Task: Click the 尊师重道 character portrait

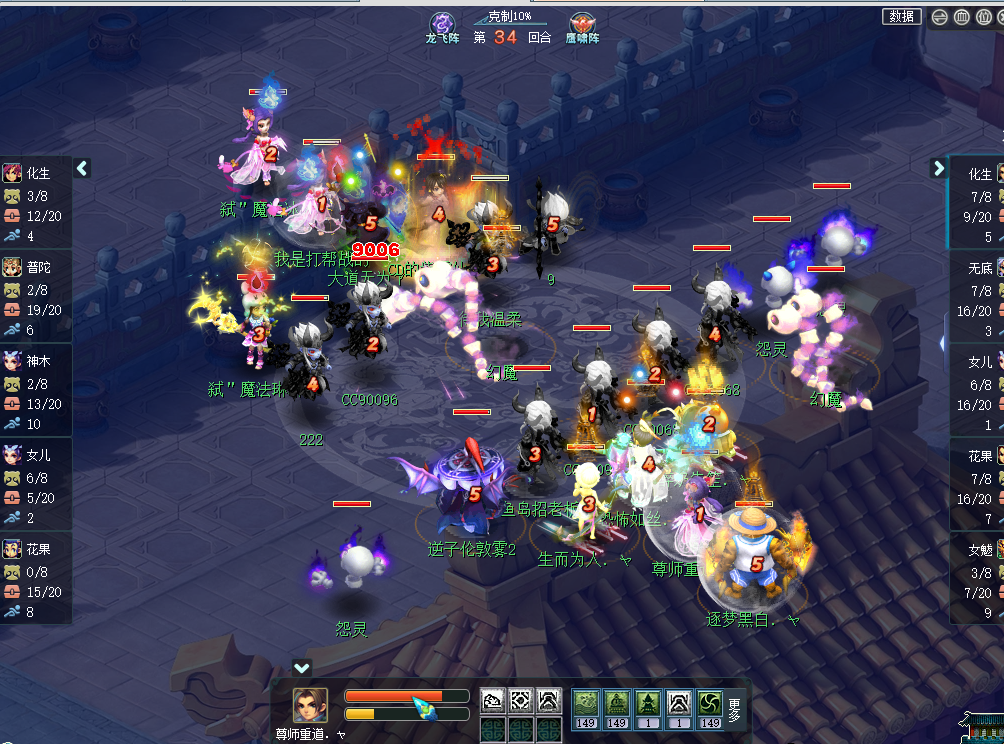Action: (310, 705)
